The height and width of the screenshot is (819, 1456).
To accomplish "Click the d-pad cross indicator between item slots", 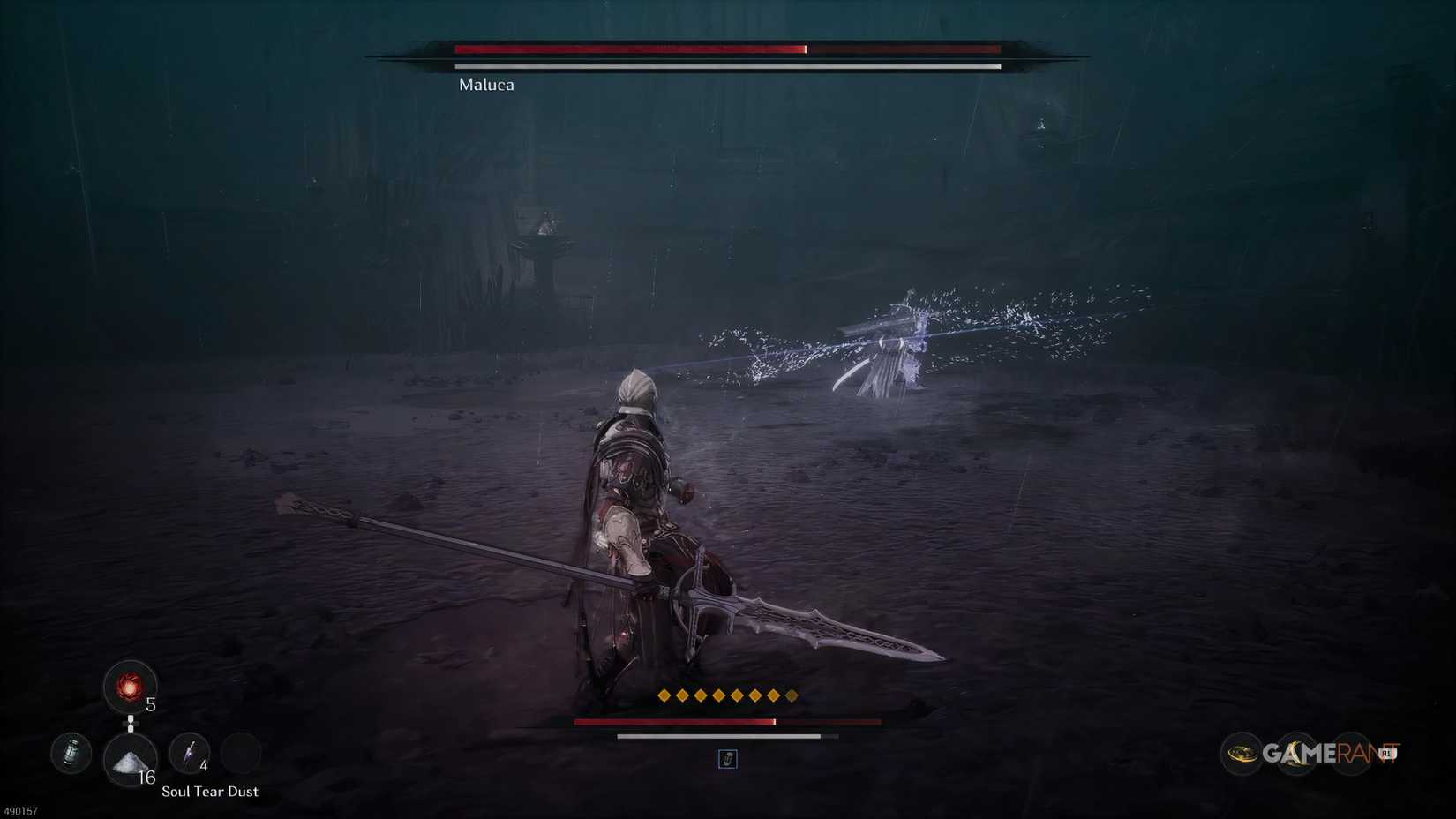I will 131,724.
